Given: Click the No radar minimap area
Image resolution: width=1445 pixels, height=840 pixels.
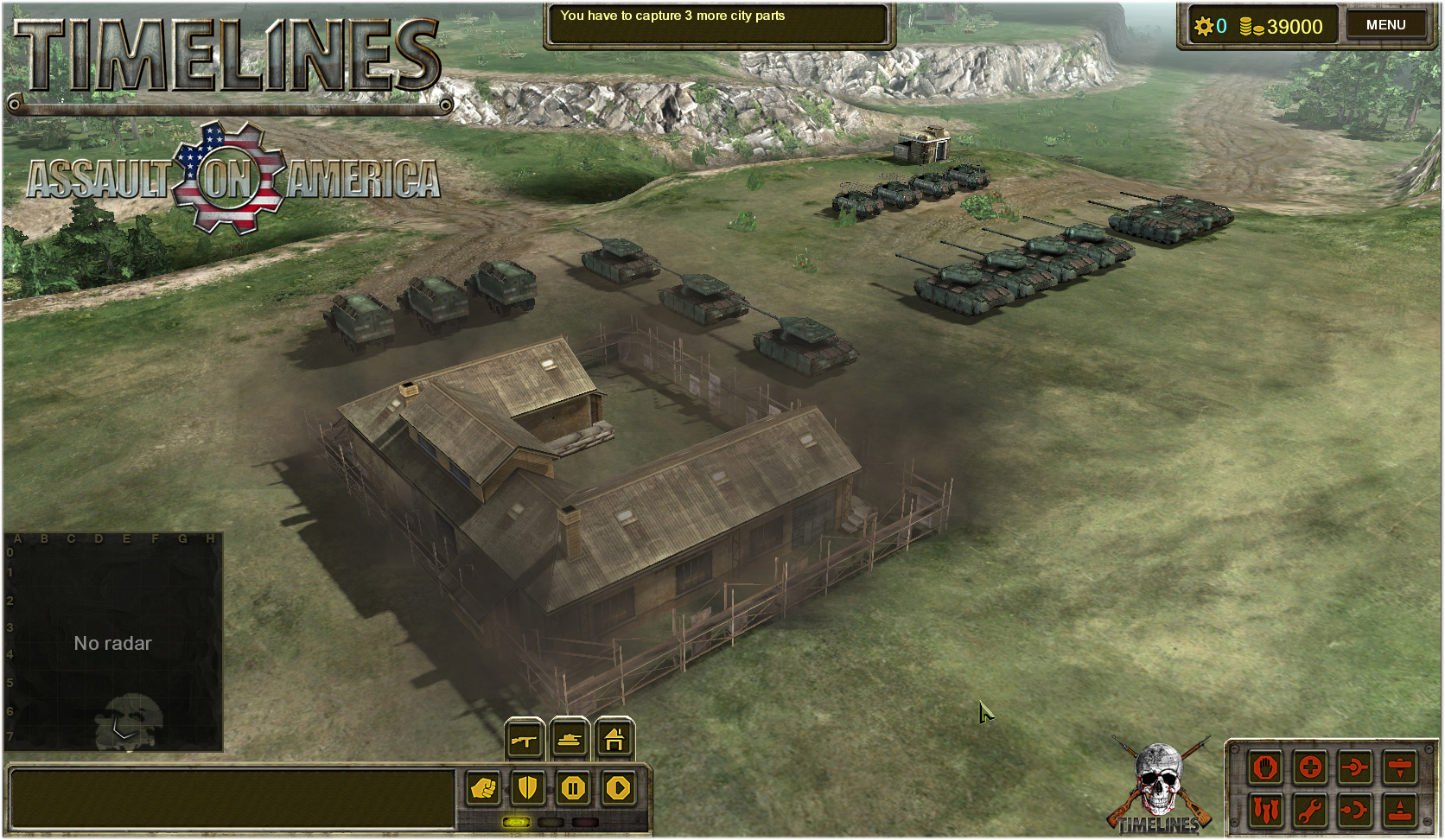Looking at the screenshot, I should coord(112,643).
